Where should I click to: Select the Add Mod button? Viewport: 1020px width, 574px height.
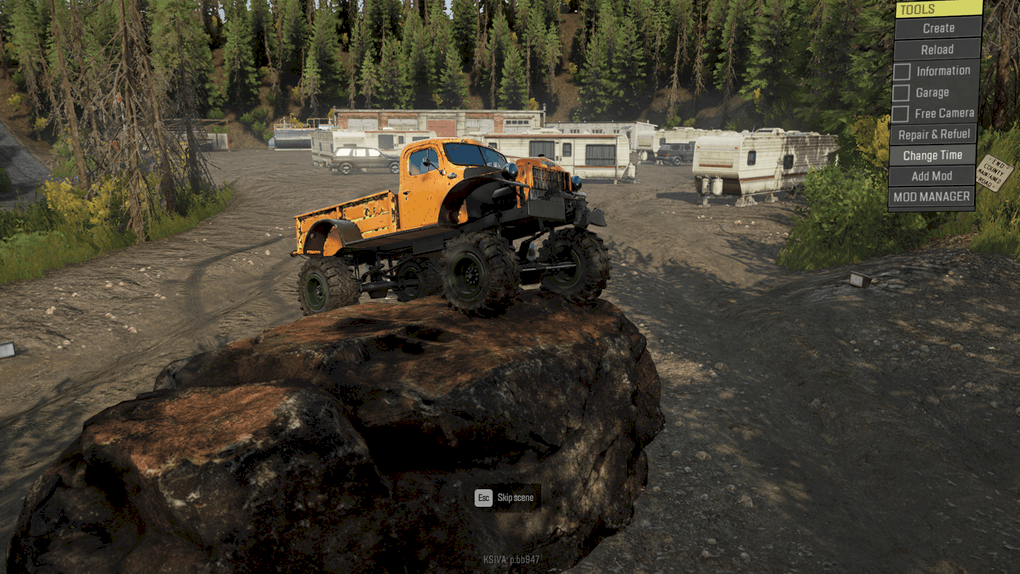933,176
